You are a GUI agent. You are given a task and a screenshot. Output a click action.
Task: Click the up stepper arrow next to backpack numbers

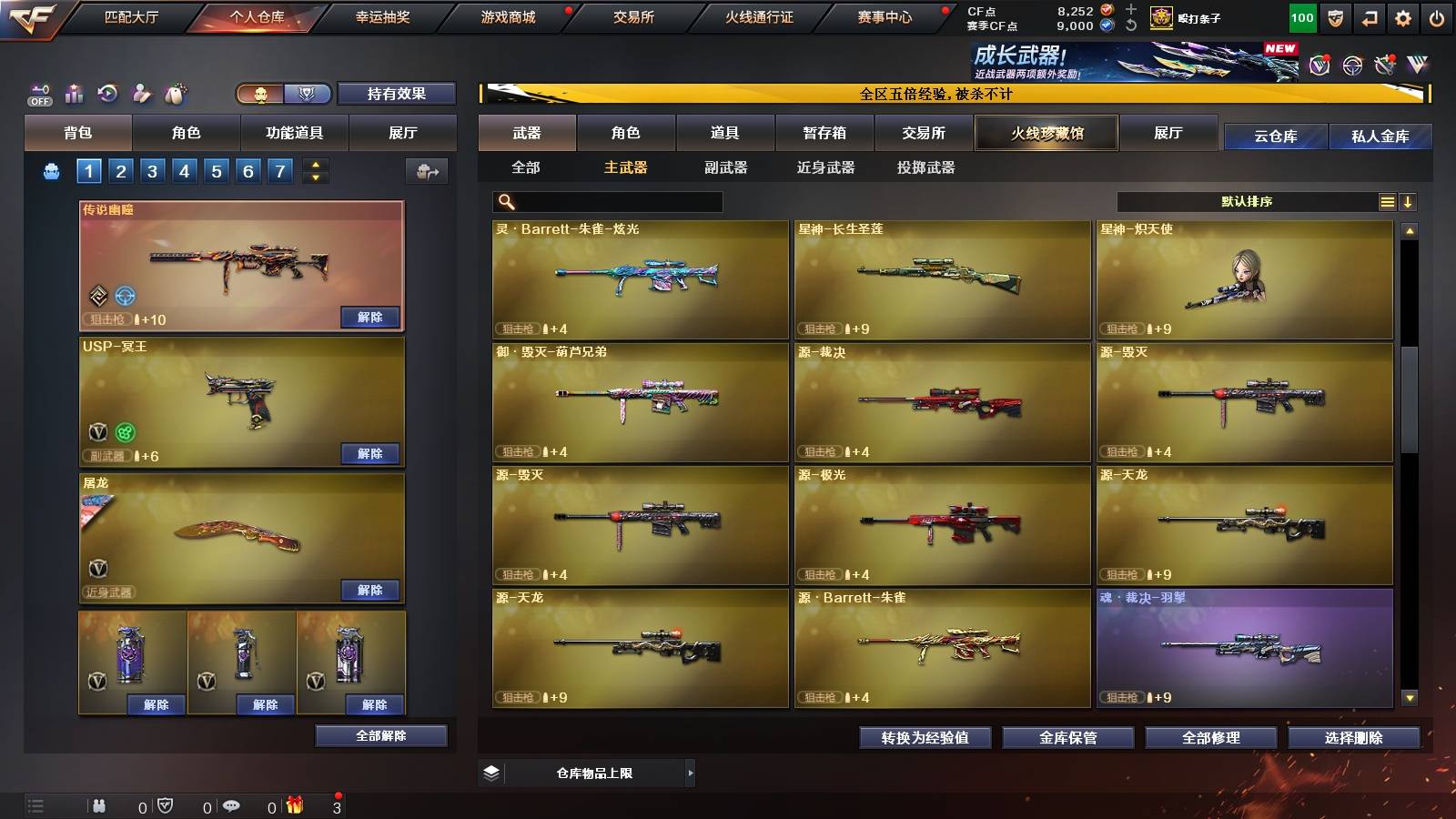click(316, 165)
